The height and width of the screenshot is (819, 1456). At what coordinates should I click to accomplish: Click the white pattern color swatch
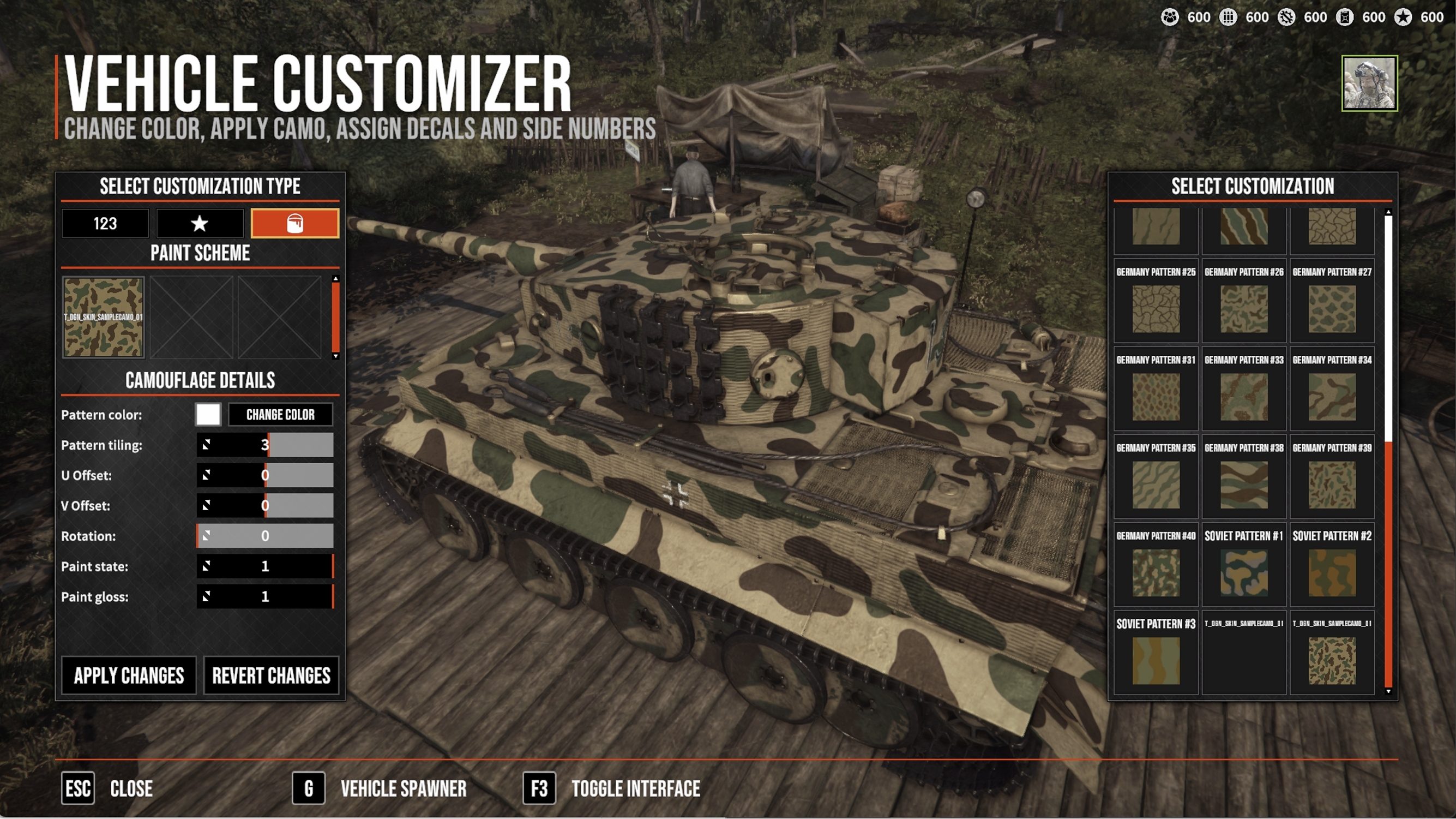pos(208,415)
